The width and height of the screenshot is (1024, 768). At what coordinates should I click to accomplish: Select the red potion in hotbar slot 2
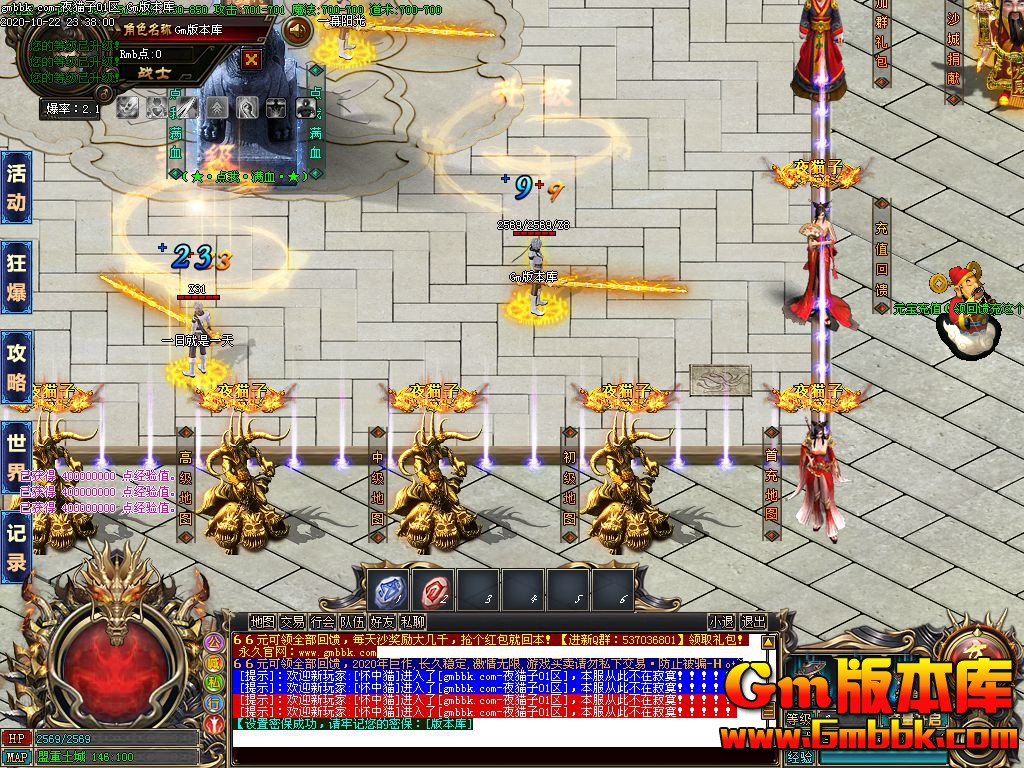click(x=432, y=591)
